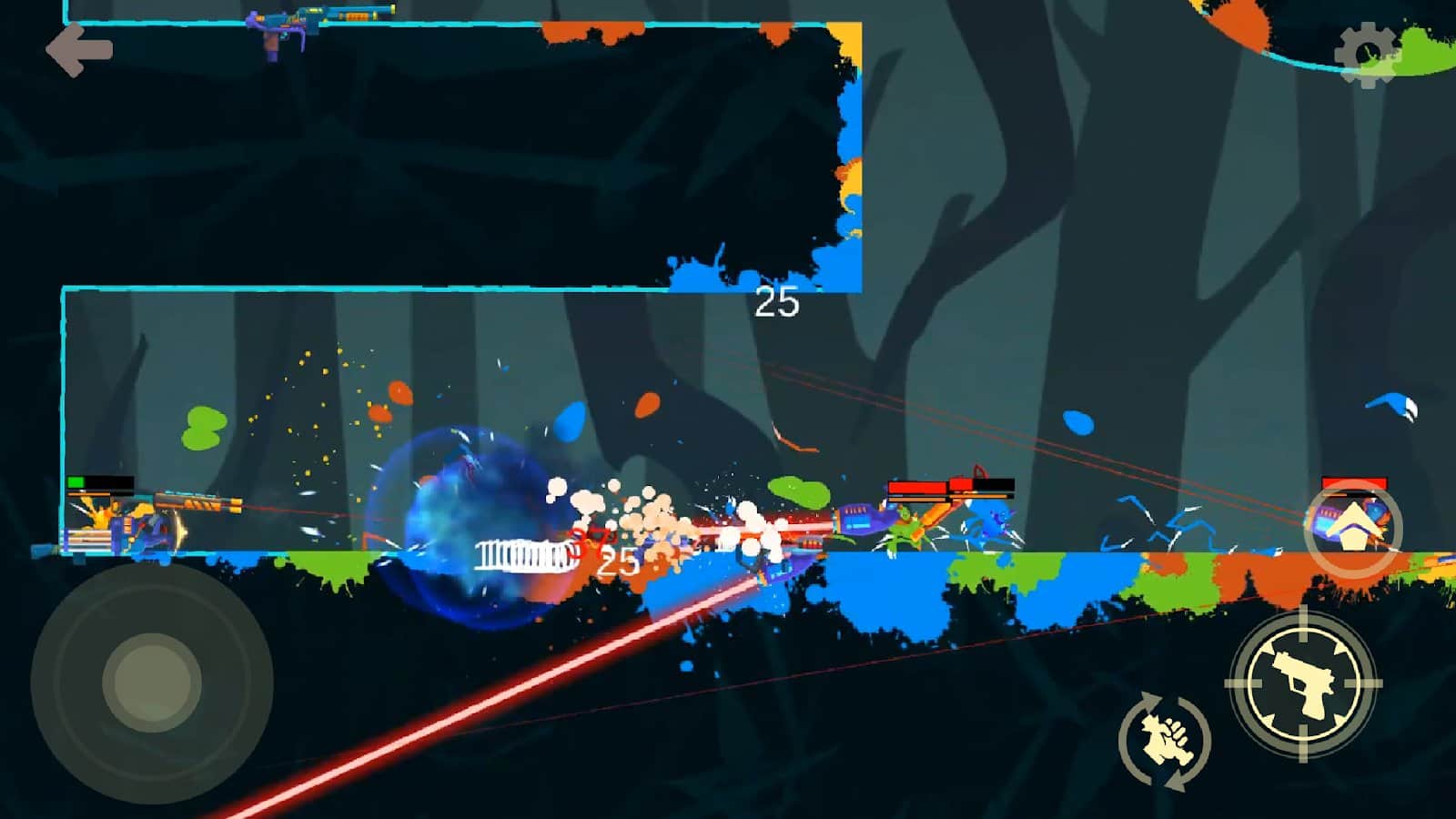Fire weapon using pistol crosshair button

tap(1303, 682)
